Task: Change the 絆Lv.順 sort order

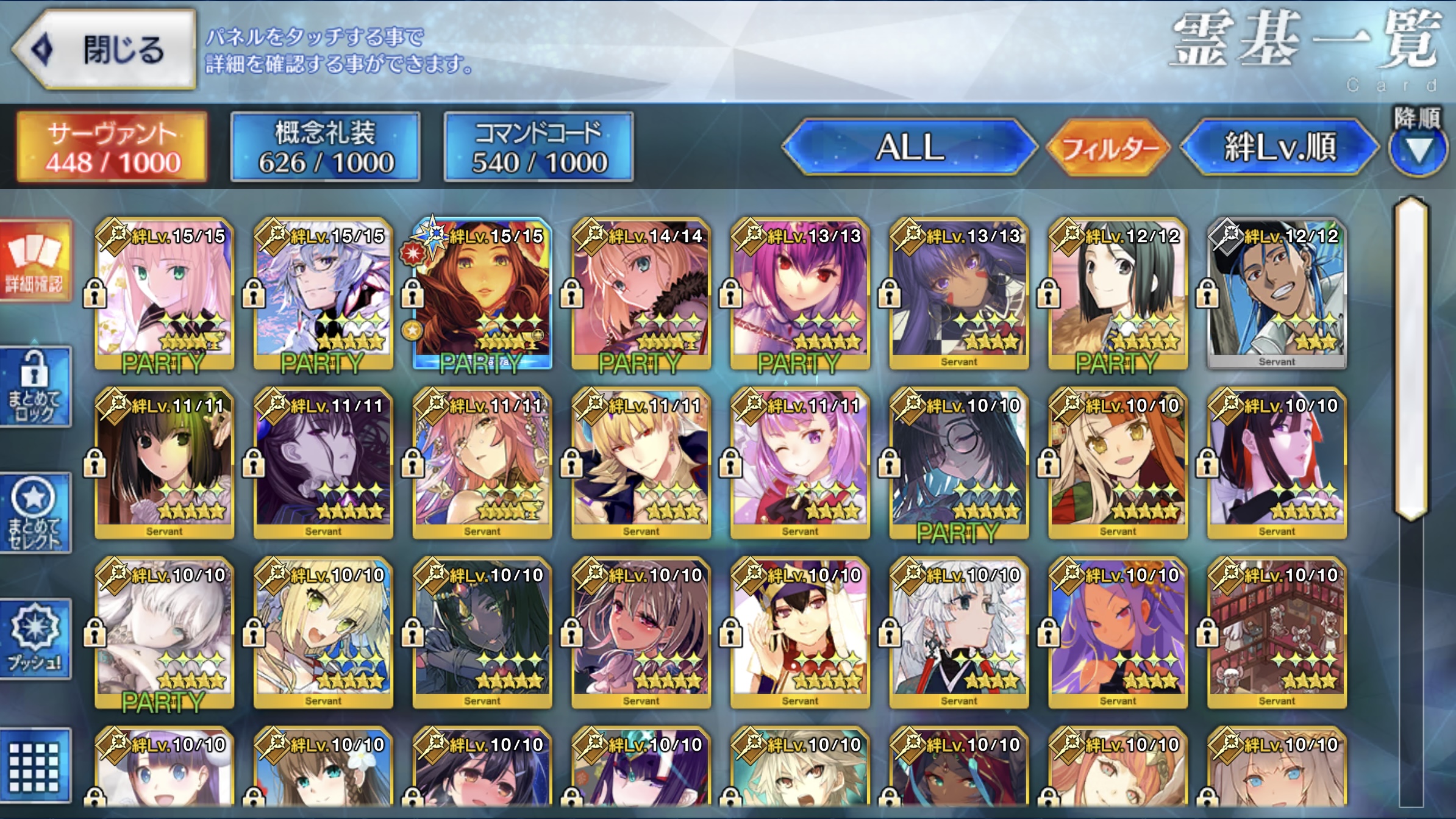Action: [x=1279, y=147]
